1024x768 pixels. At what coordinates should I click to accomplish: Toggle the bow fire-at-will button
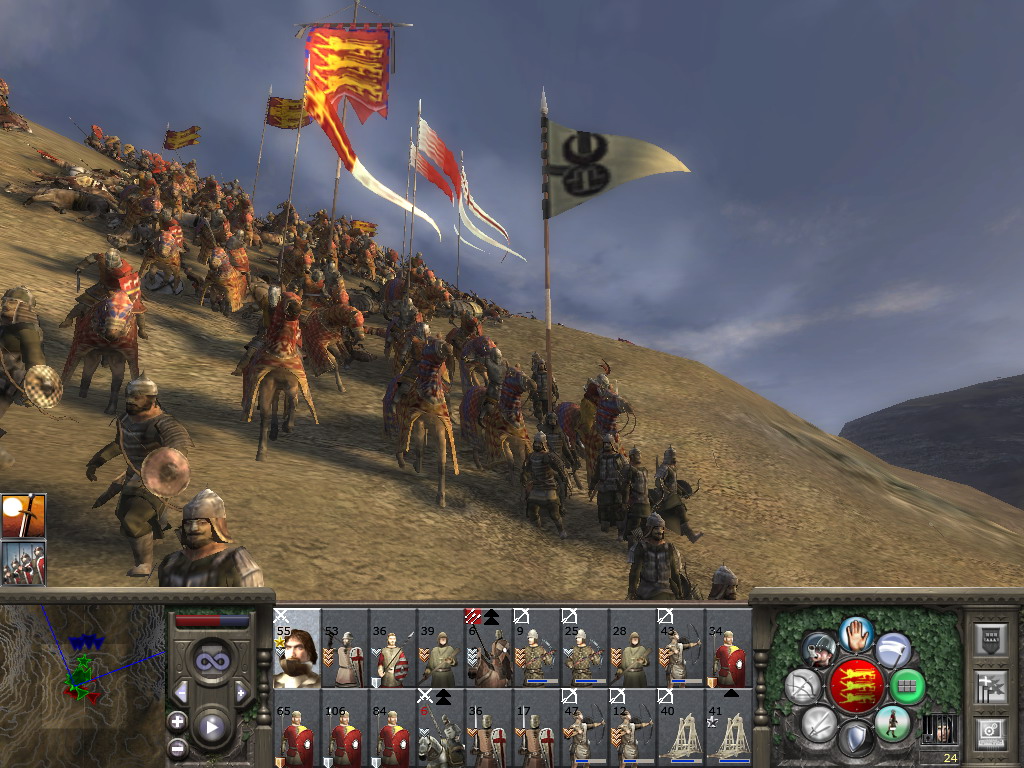tap(803, 687)
